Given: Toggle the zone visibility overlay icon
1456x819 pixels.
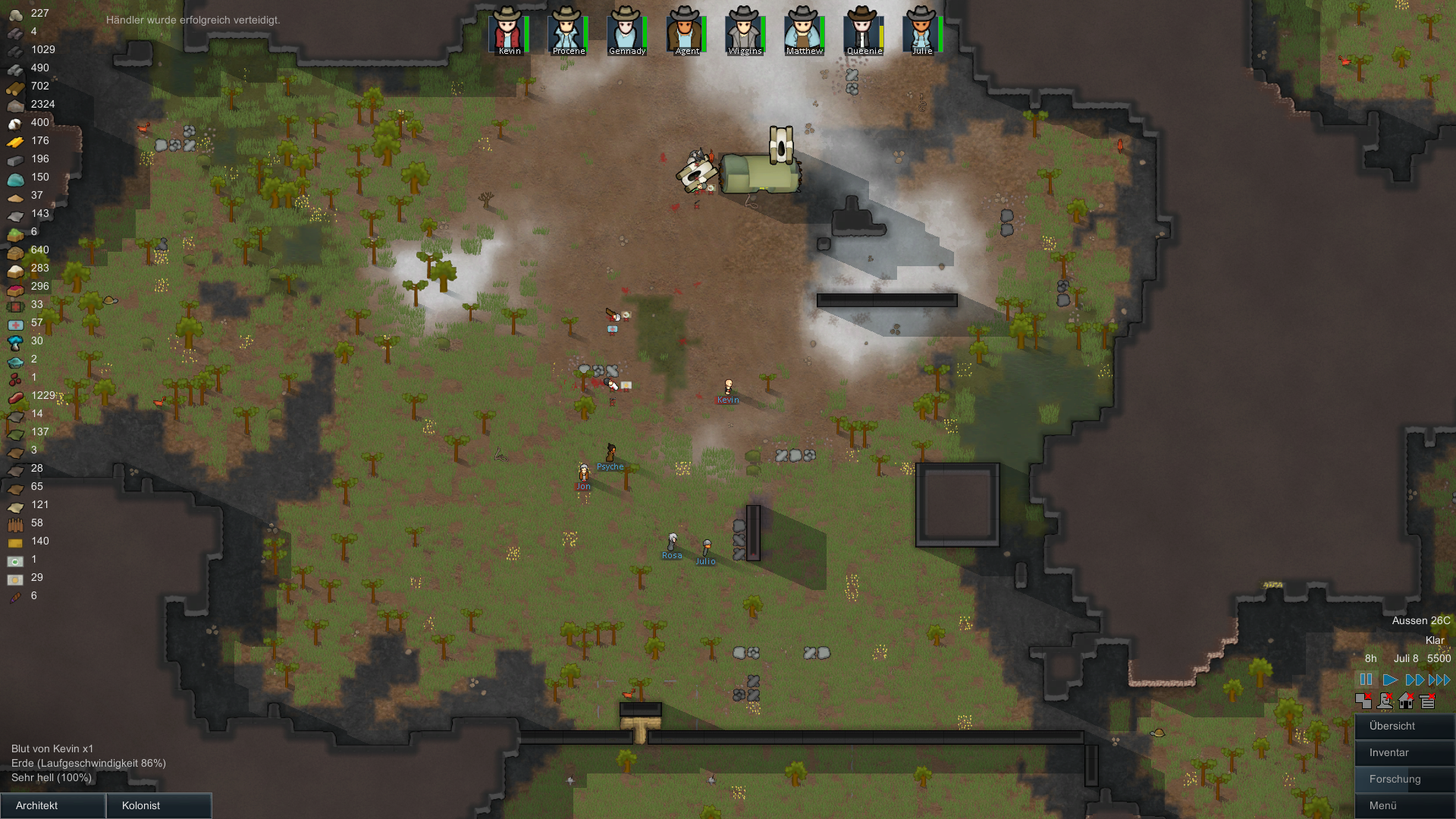Looking at the screenshot, I should pyautogui.click(x=1363, y=701).
